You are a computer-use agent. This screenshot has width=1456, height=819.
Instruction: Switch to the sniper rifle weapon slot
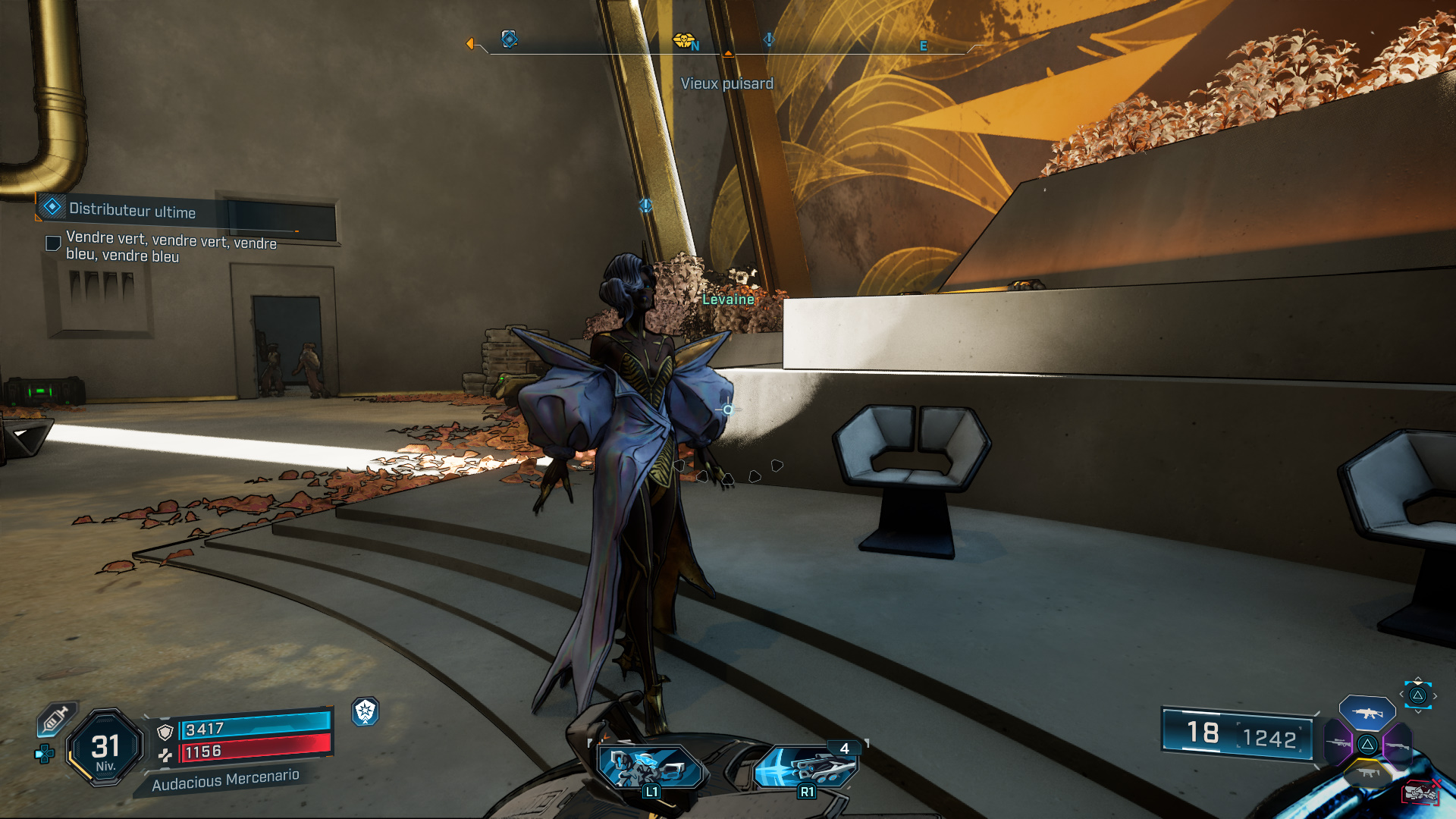(1338, 743)
